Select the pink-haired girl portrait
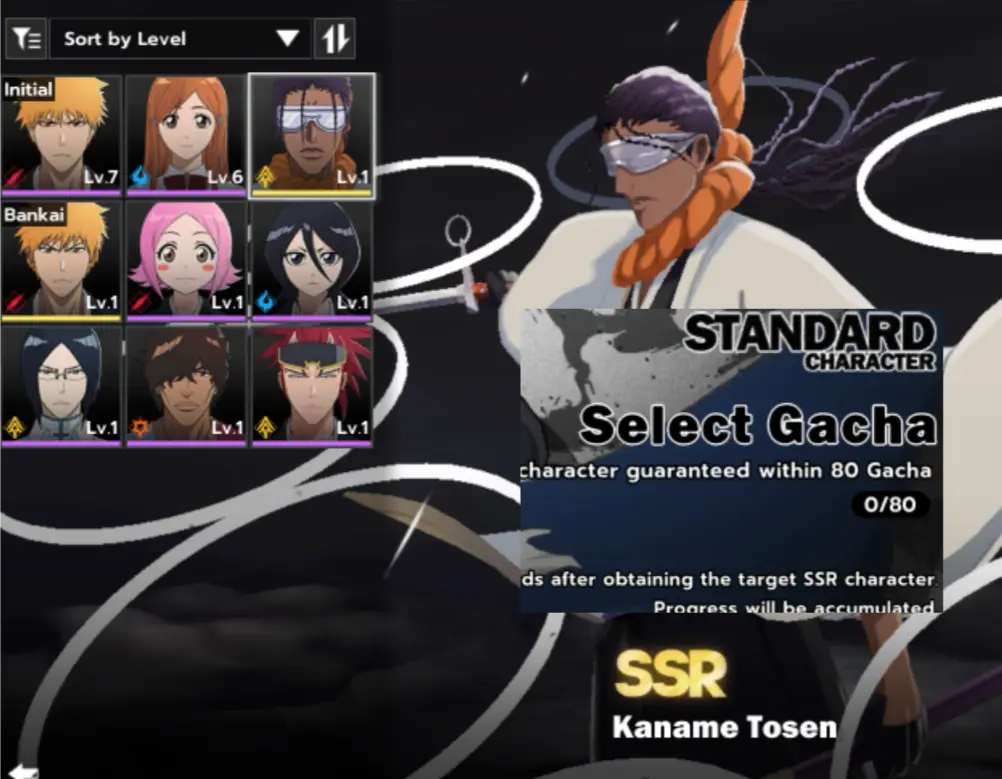This screenshot has height=779, width=1002. pos(187,260)
